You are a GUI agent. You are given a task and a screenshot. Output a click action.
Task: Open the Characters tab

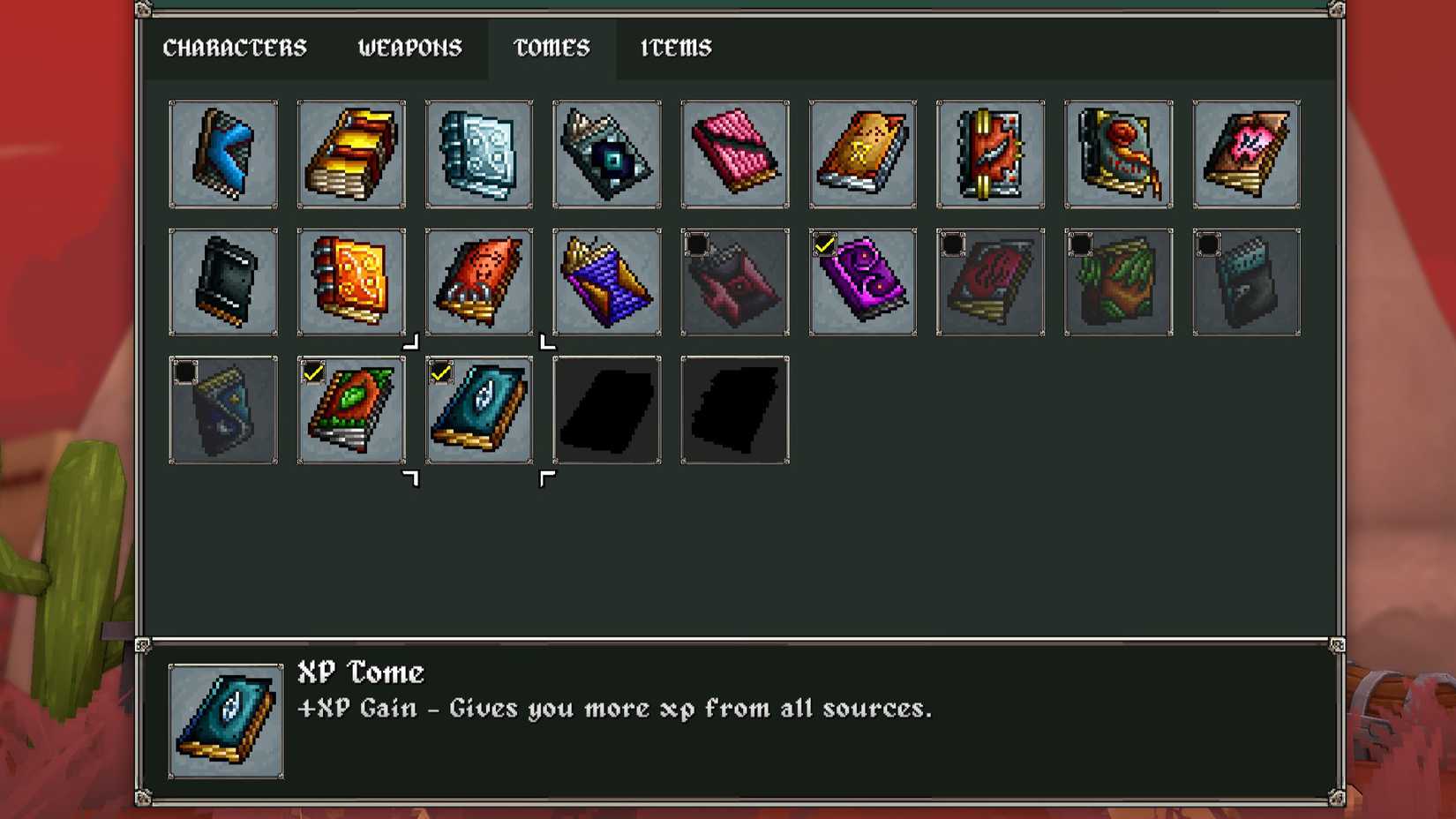point(236,49)
